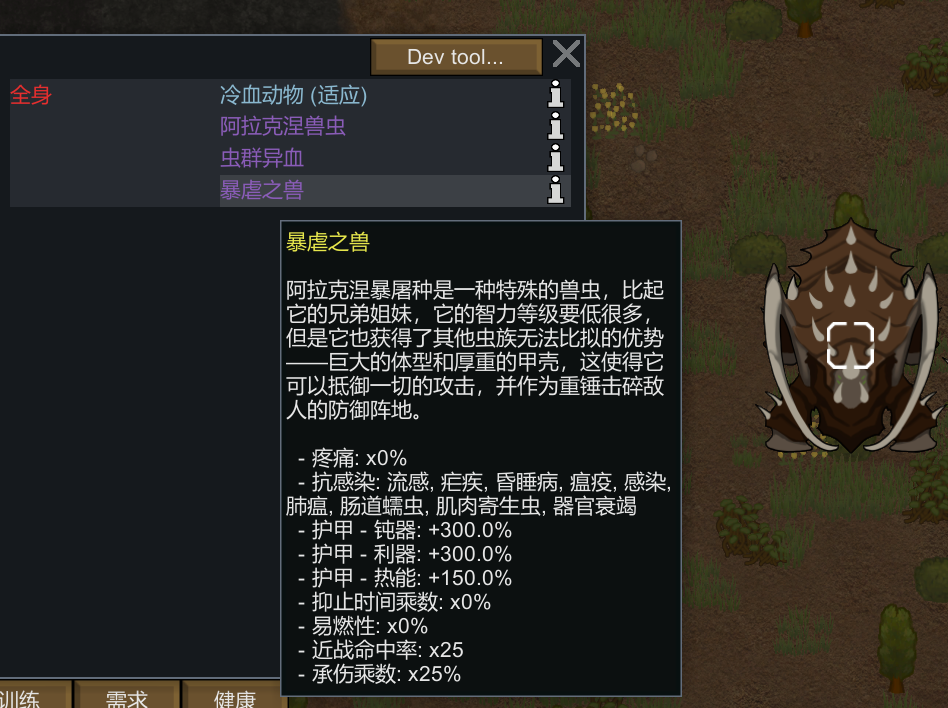Open the info icon for 暴虐之兽

click(556, 190)
